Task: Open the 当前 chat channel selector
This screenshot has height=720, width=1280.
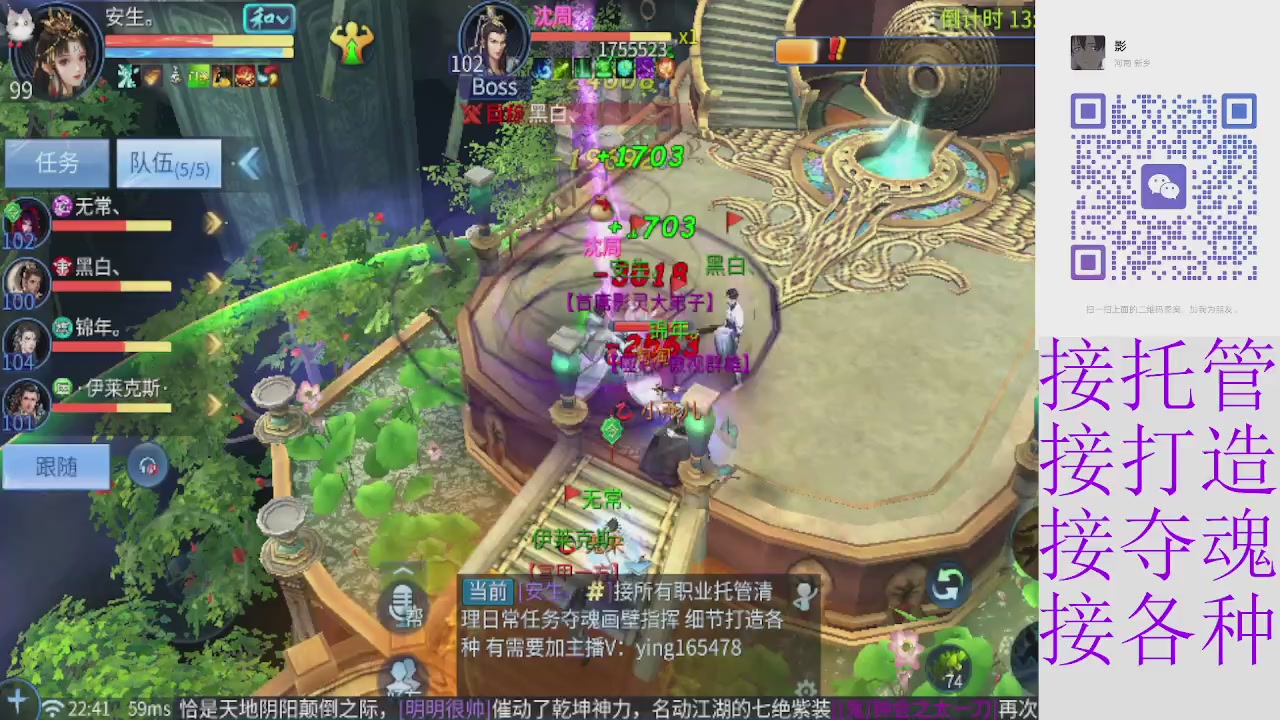Action: point(485,592)
